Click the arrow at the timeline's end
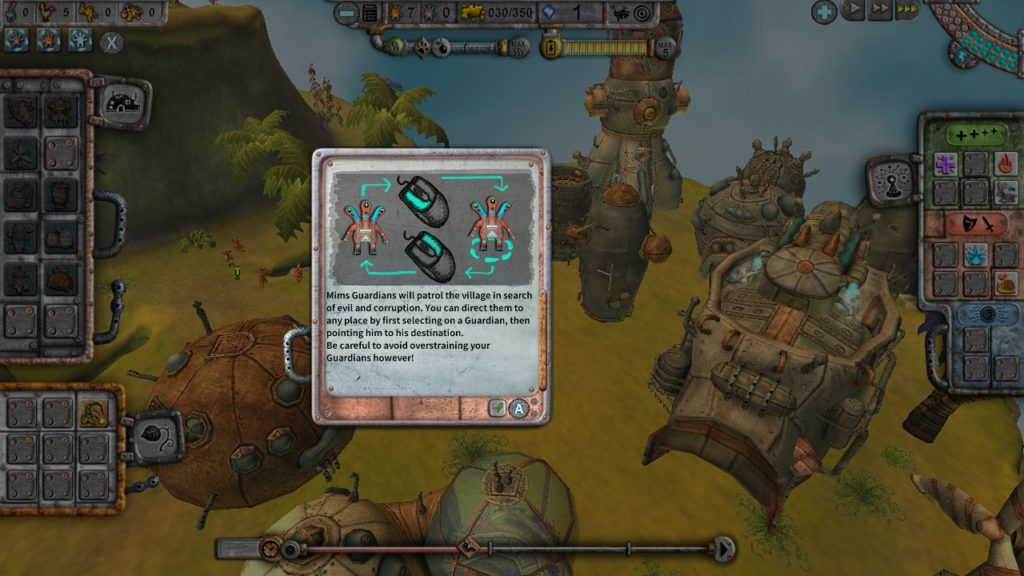This screenshot has height=576, width=1024. pyautogui.click(x=724, y=548)
